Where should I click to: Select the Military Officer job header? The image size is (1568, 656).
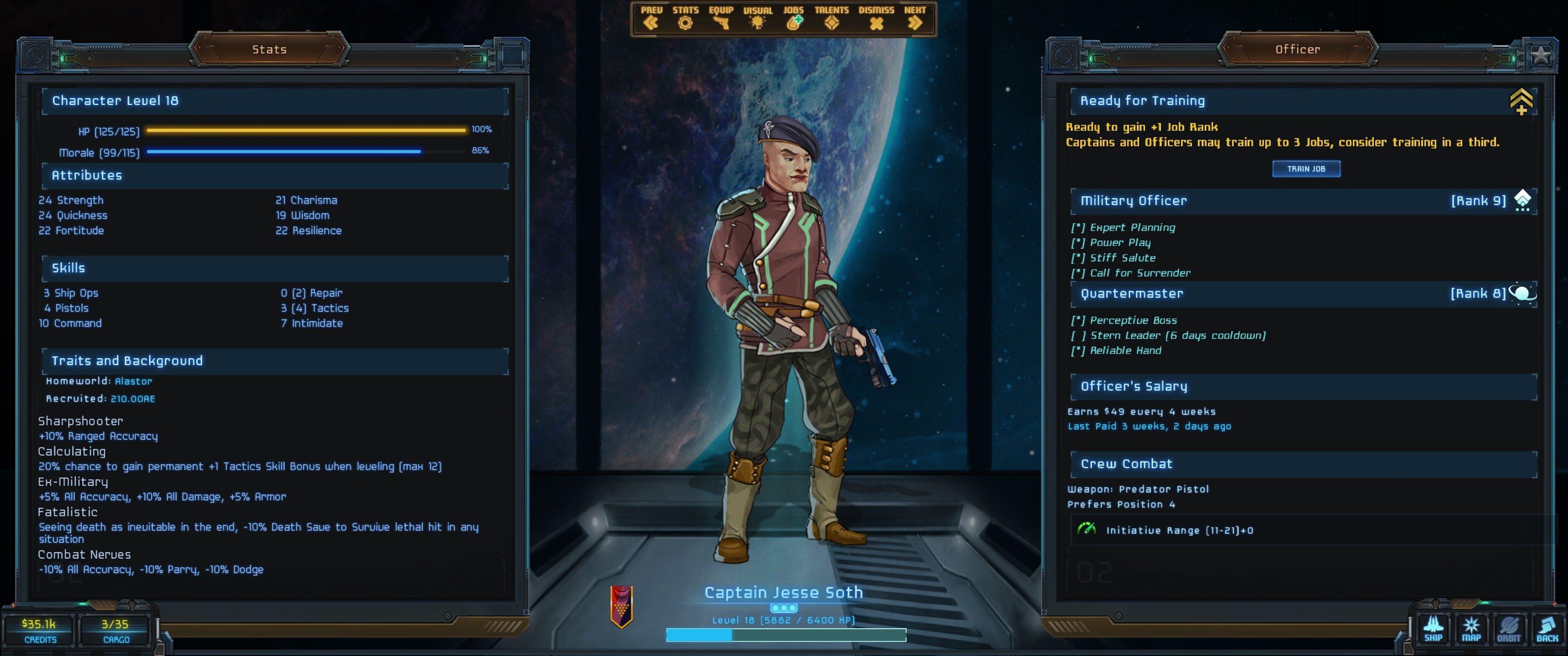click(1134, 201)
